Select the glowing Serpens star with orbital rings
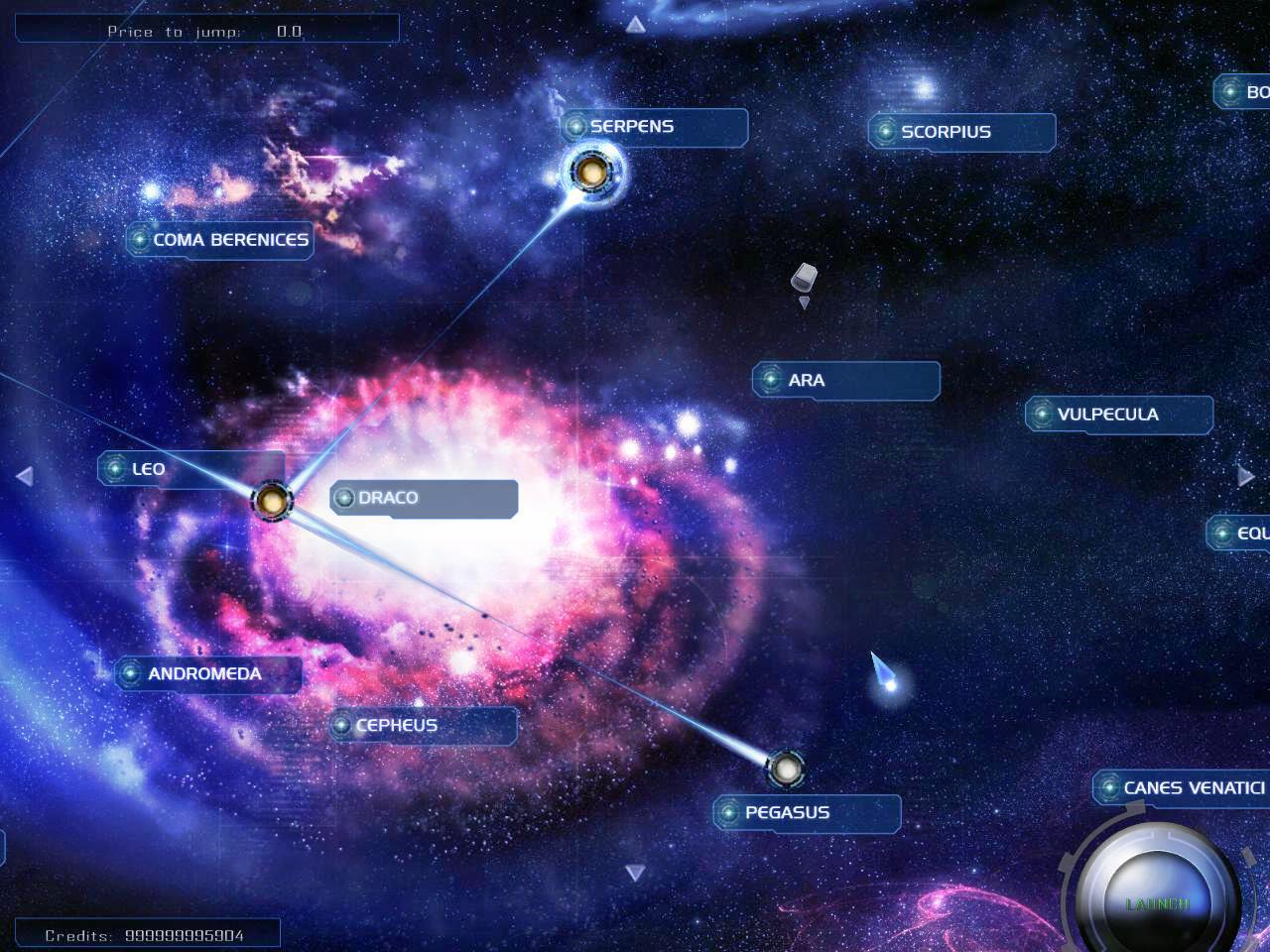 (x=593, y=173)
